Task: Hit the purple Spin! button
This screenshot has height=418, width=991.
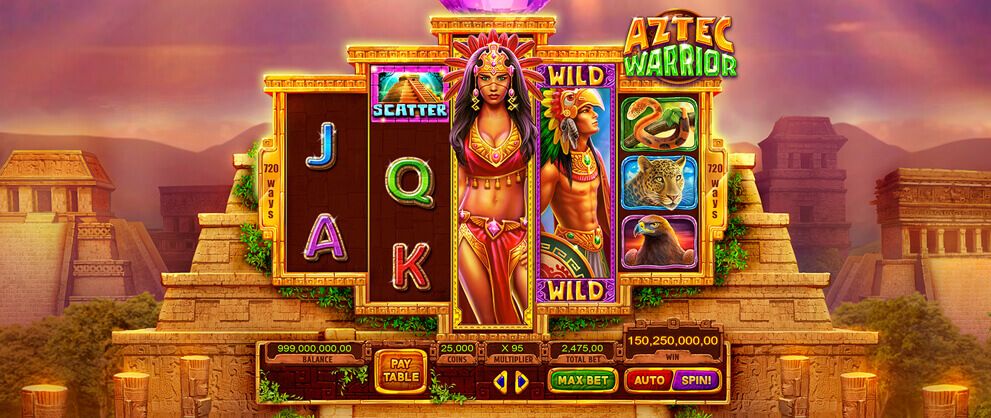Action: [697, 380]
